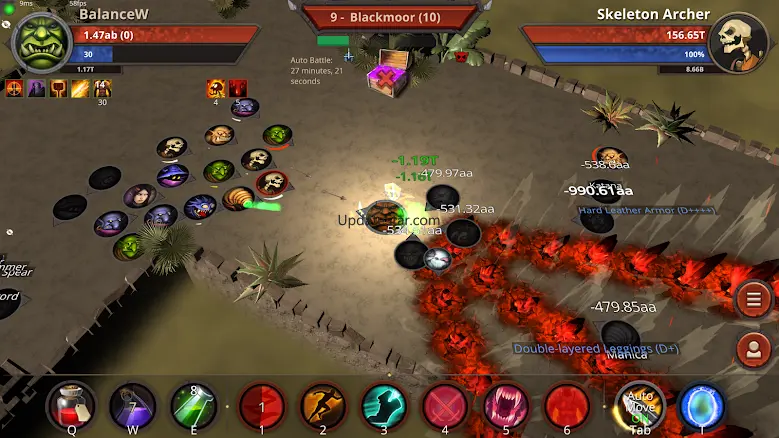Screen dimensions: 779x438
Task: Activate the running sprint skill in slot 2
Action: coord(324,407)
